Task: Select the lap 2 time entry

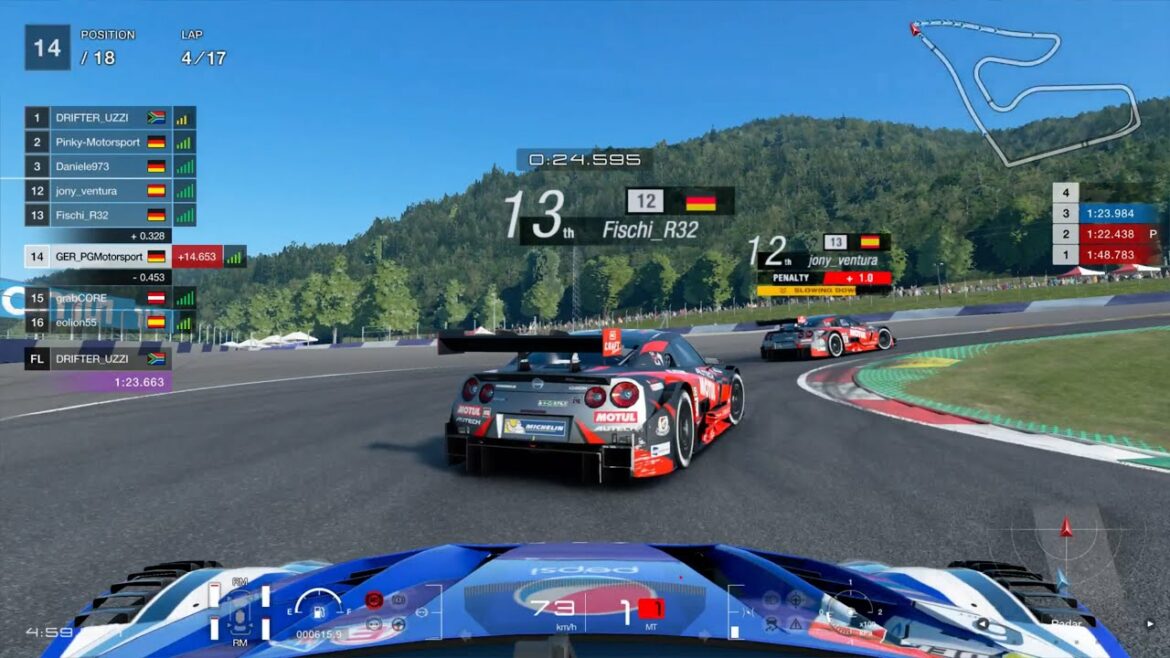Action: click(x=1106, y=234)
